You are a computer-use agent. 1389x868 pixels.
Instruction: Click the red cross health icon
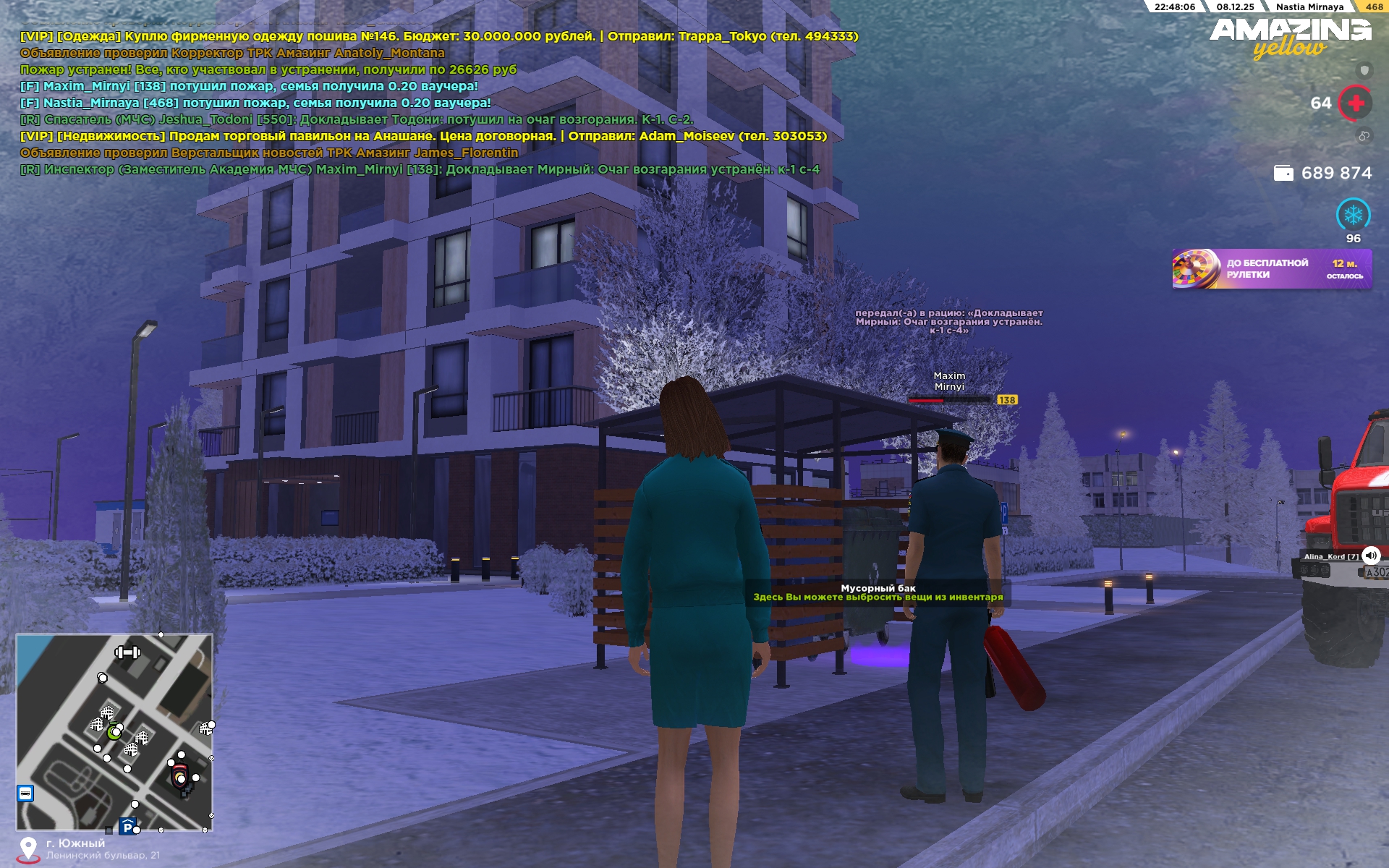pyautogui.click(x=1355, y=103)
